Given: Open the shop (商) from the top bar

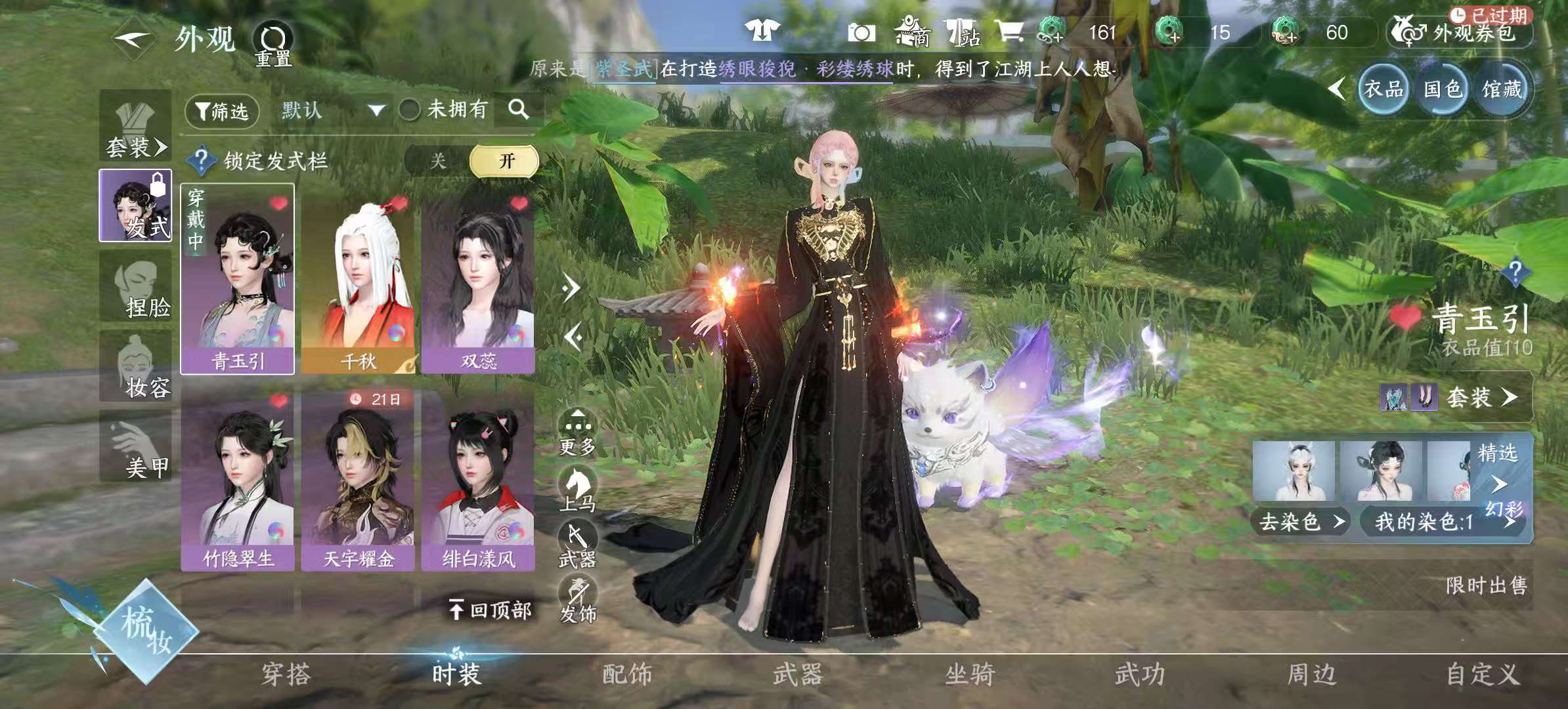Looking at the screenshot, I should 913,32.
